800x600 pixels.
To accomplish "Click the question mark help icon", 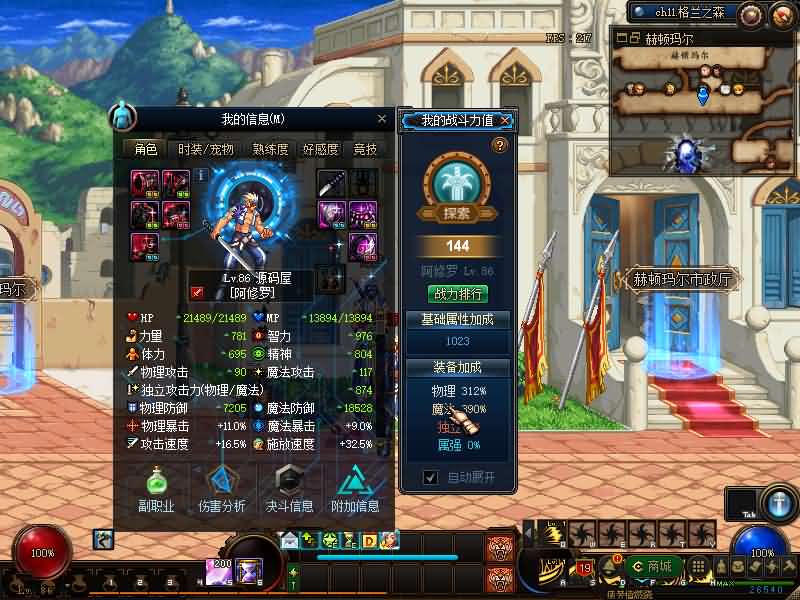I will pos(500,146).
